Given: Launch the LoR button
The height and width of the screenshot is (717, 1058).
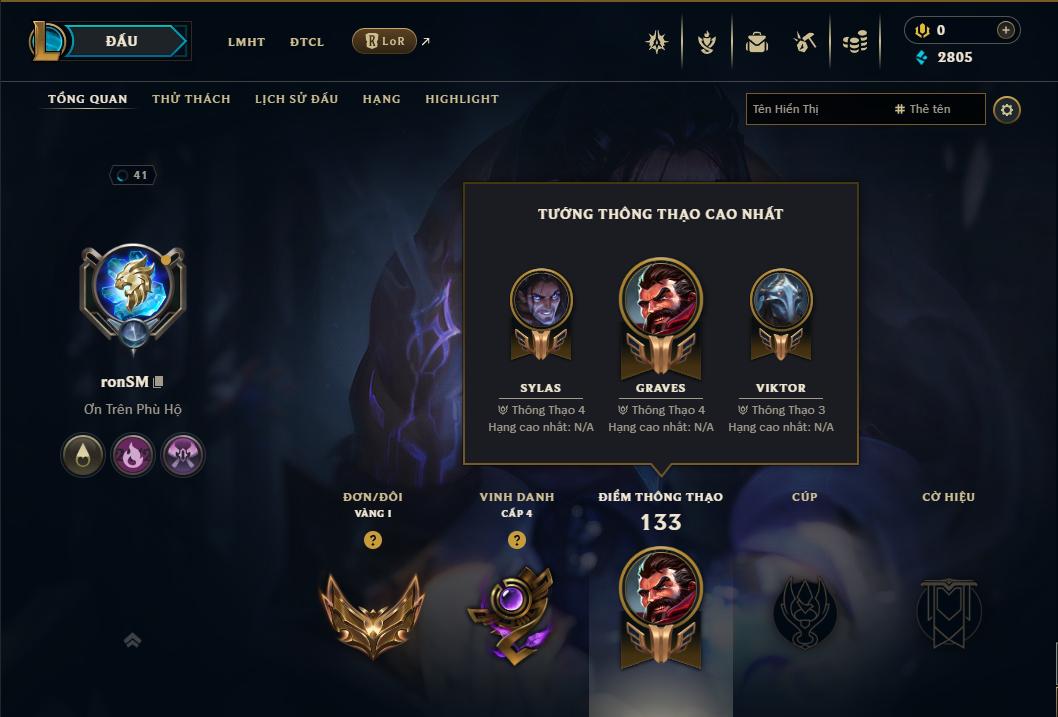Looking at the screenshot, I should click(x=384, y=41).
